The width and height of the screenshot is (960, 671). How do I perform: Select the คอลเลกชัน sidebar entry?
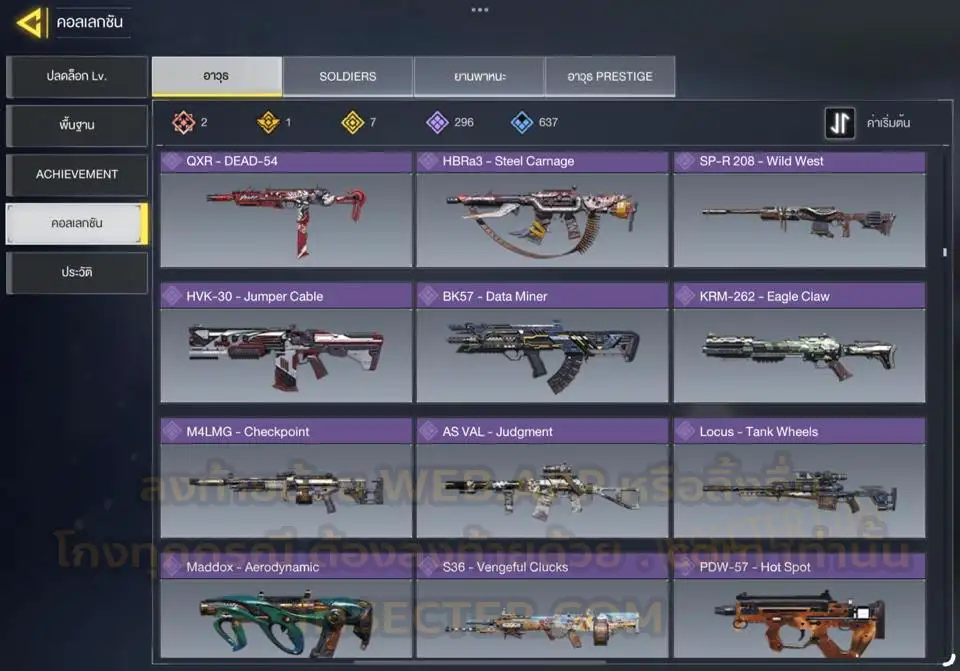coord(77,223)
